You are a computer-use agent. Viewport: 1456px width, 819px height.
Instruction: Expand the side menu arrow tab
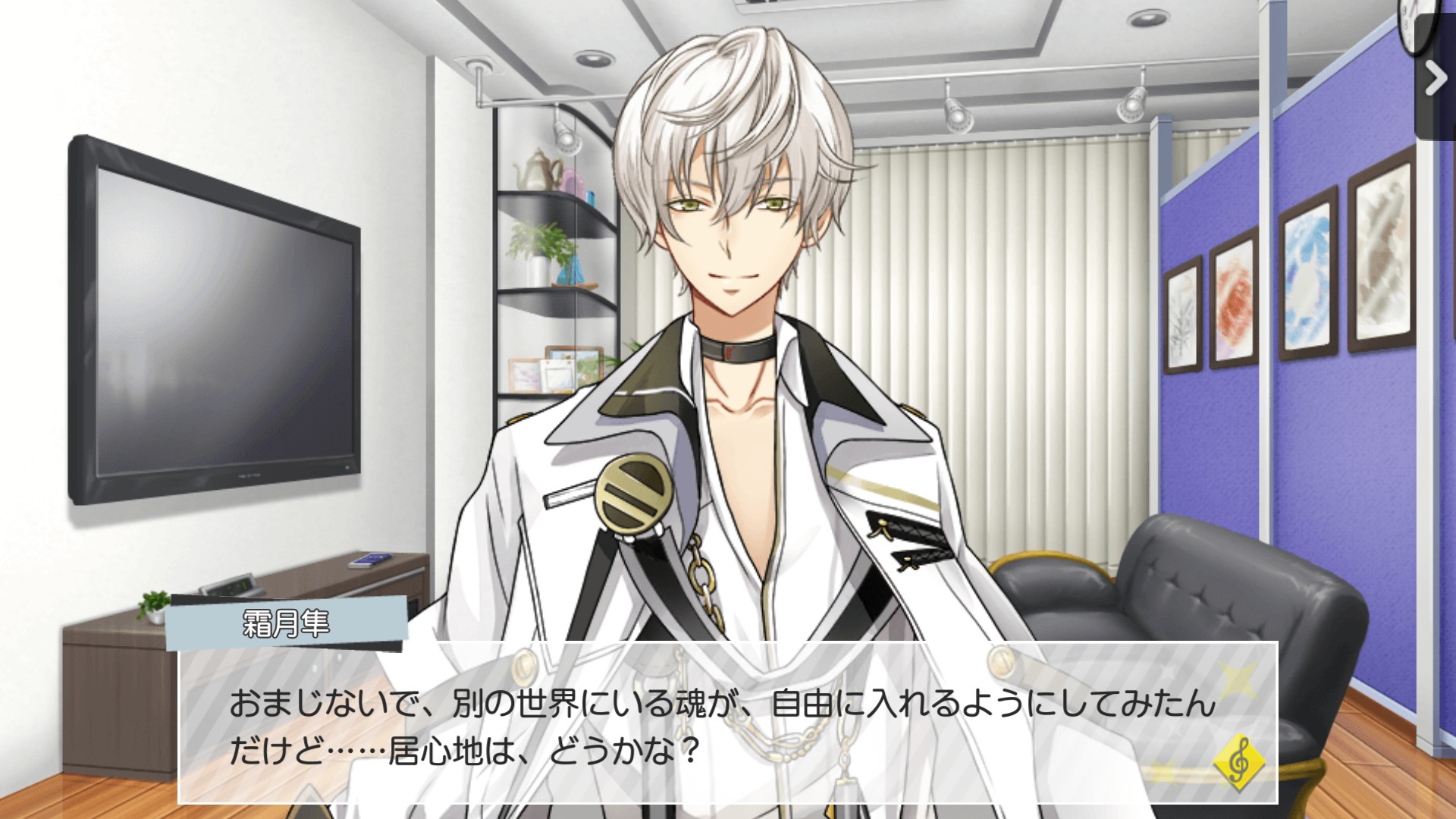1436,78
